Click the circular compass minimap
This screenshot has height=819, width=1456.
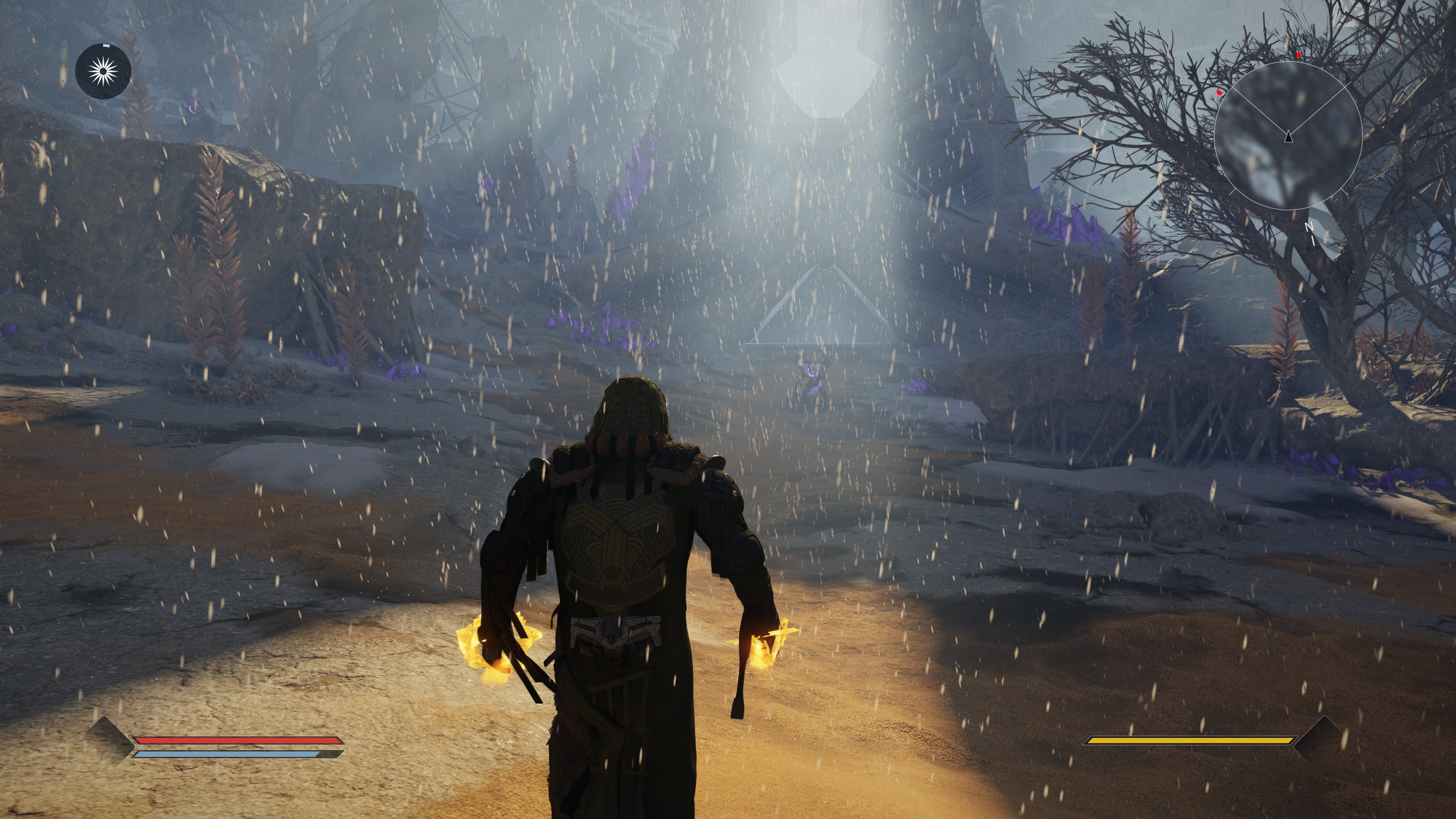[1288, 136]
